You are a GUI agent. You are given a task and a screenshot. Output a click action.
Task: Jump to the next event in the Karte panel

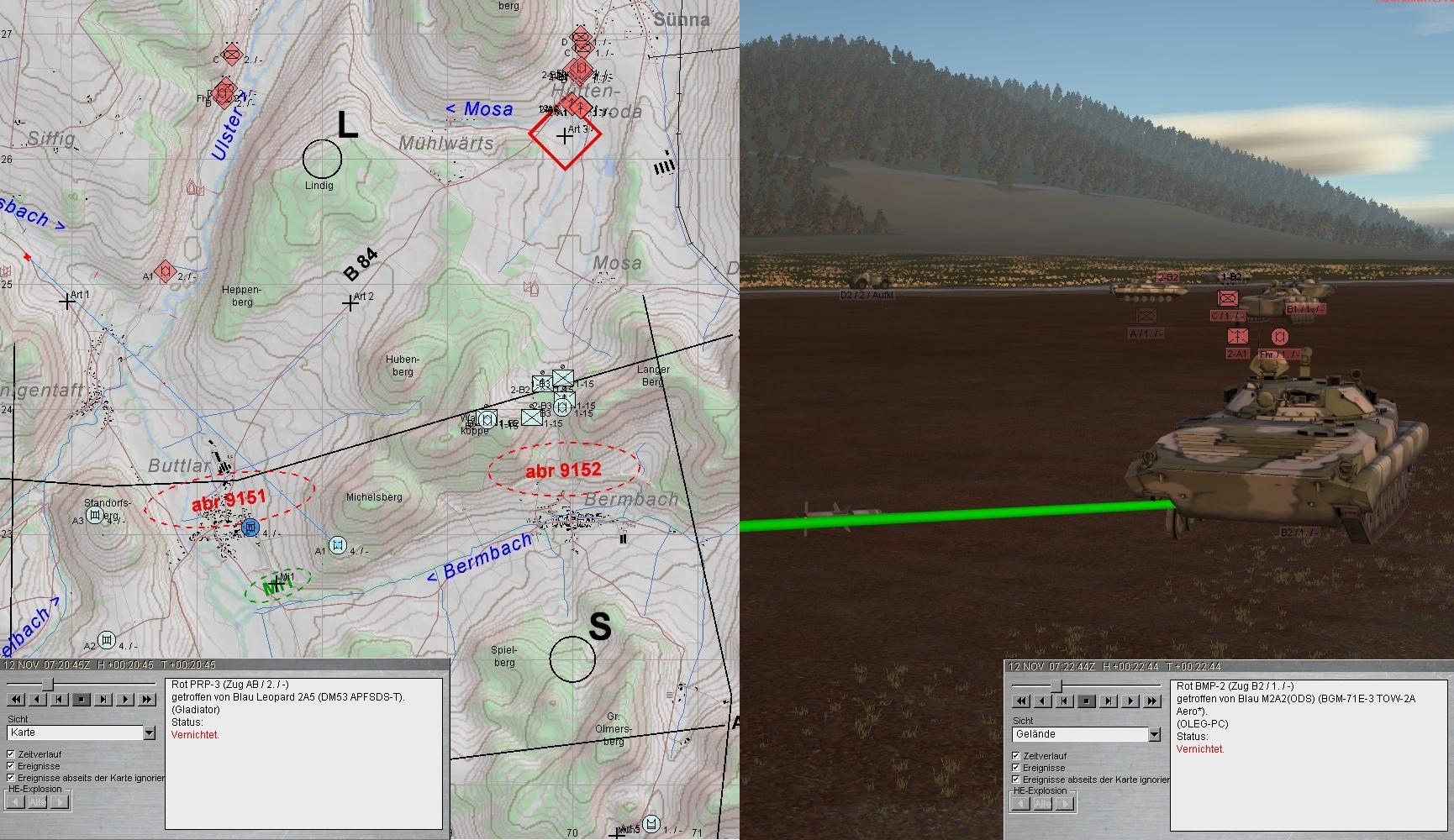pyautogui.click(x=103, y=699)
